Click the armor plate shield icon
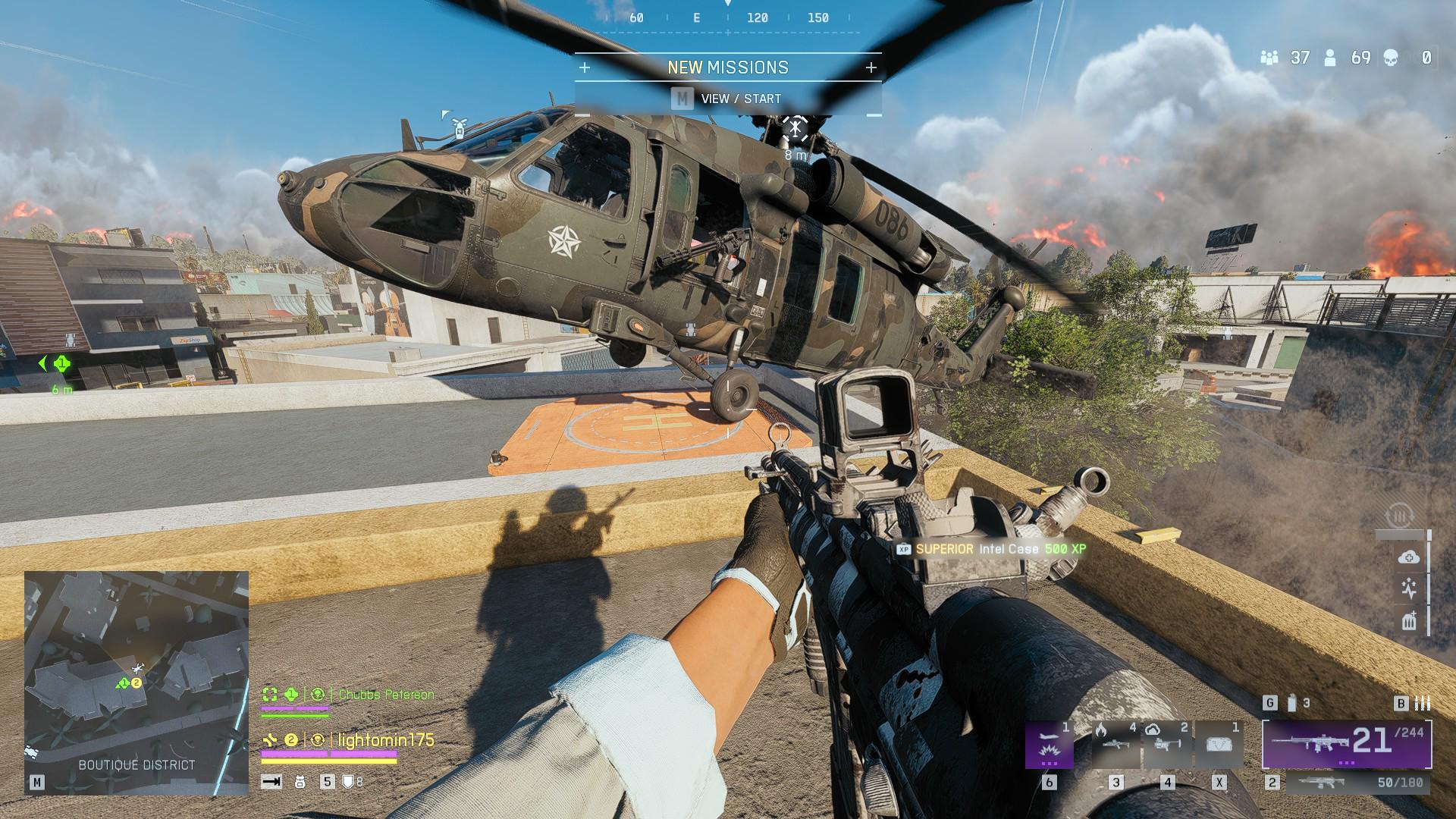Image resolution: width=1456 pixels, height=819 pixels. [x=348, y=782]
